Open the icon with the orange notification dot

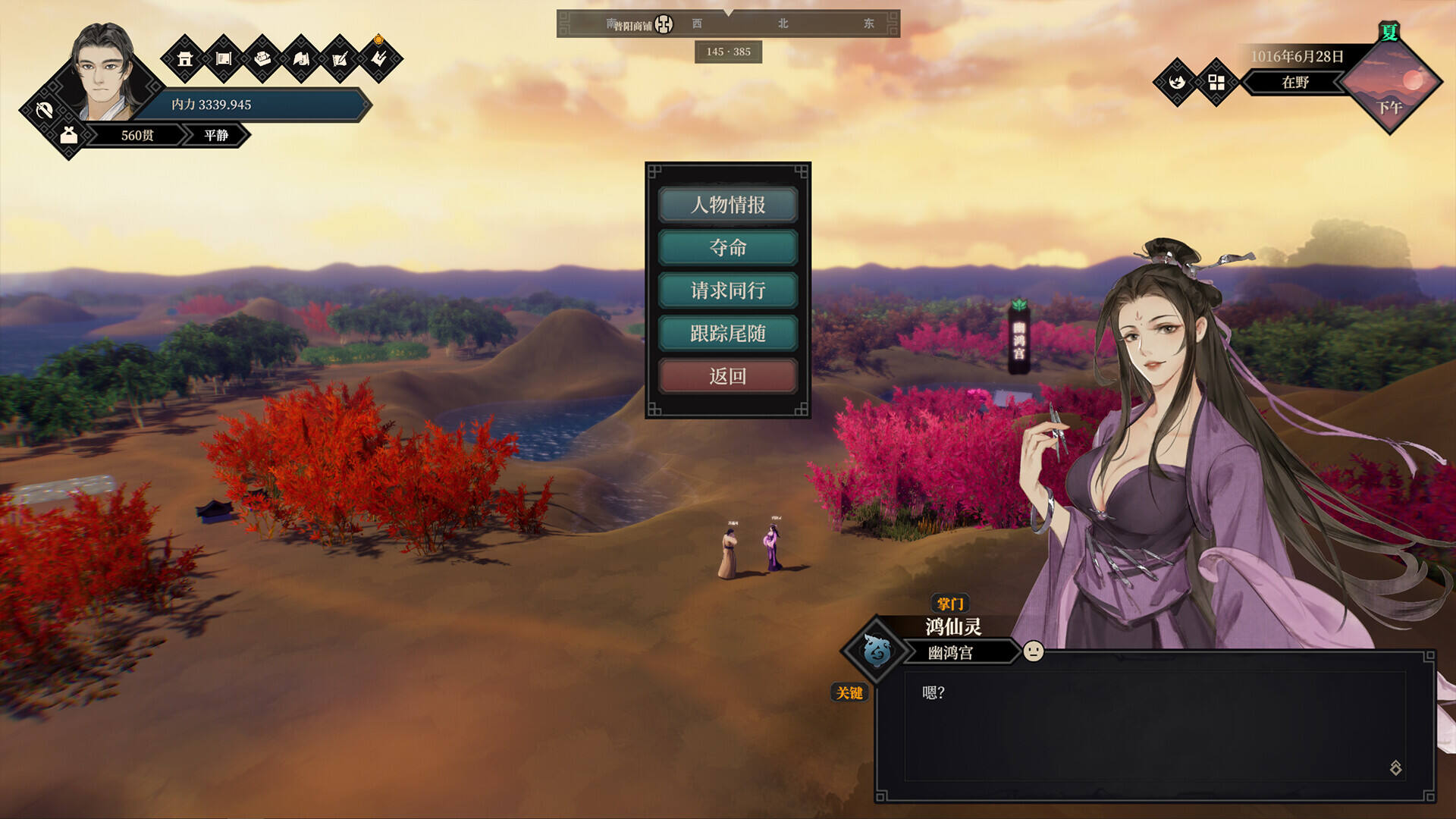(378, 58)
